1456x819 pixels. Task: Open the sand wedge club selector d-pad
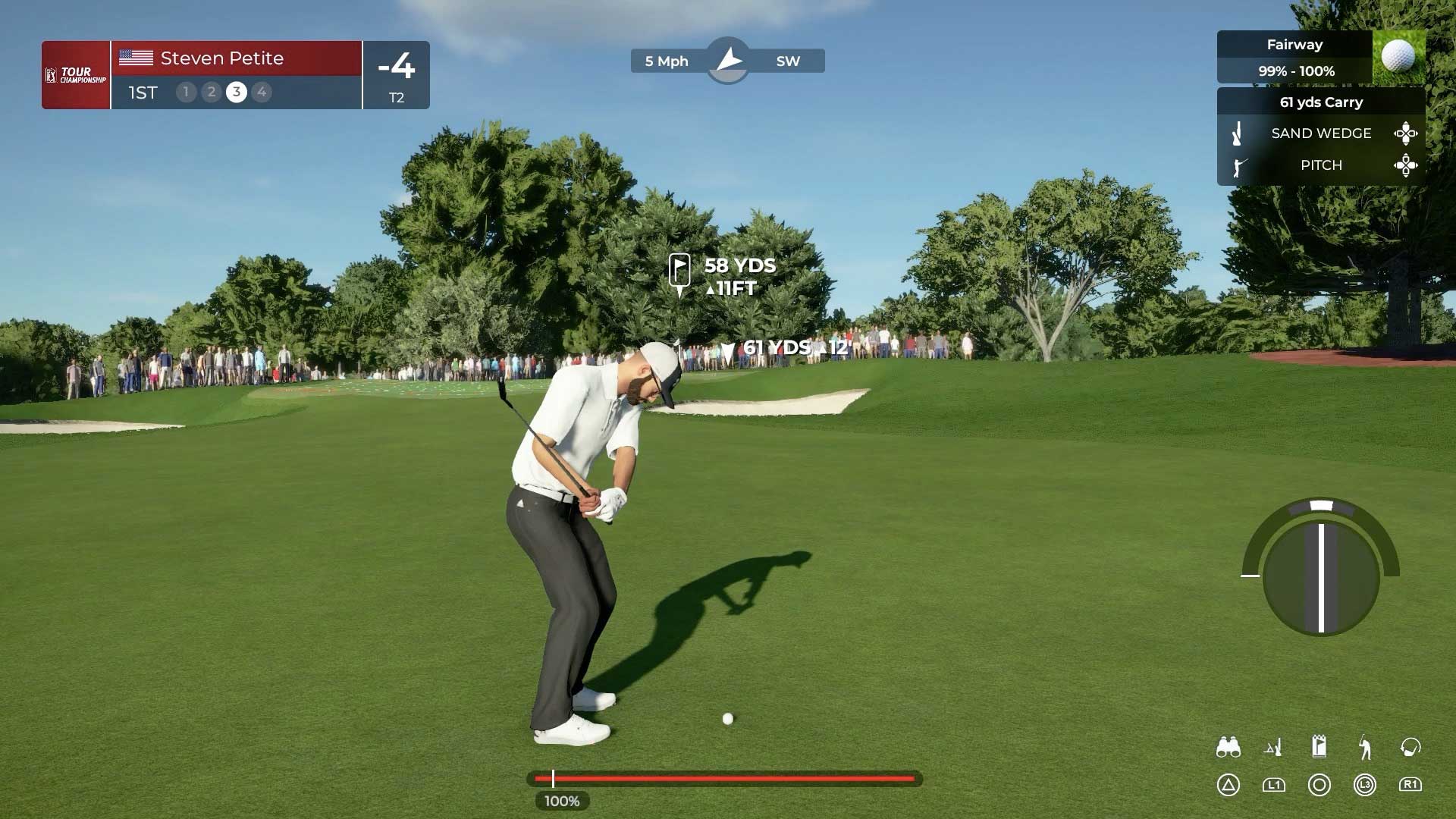pos(1407,133)
